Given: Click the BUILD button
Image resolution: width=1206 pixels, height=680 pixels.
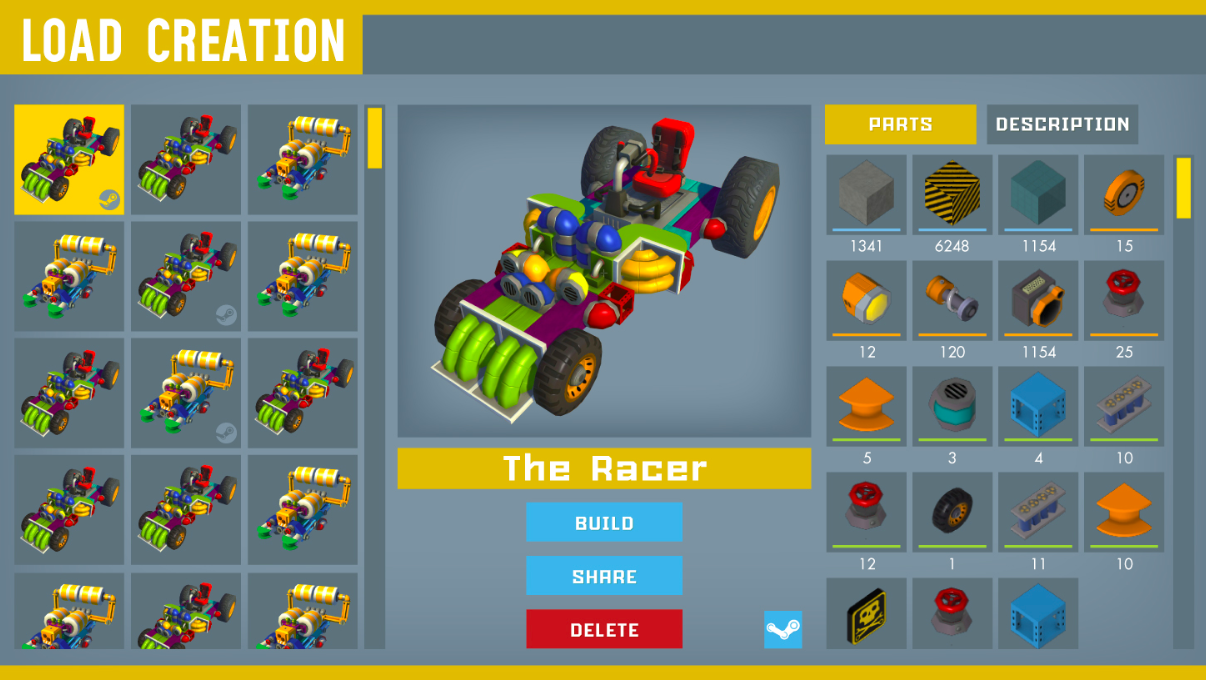Looking at the screenshot, I should 604,522.
